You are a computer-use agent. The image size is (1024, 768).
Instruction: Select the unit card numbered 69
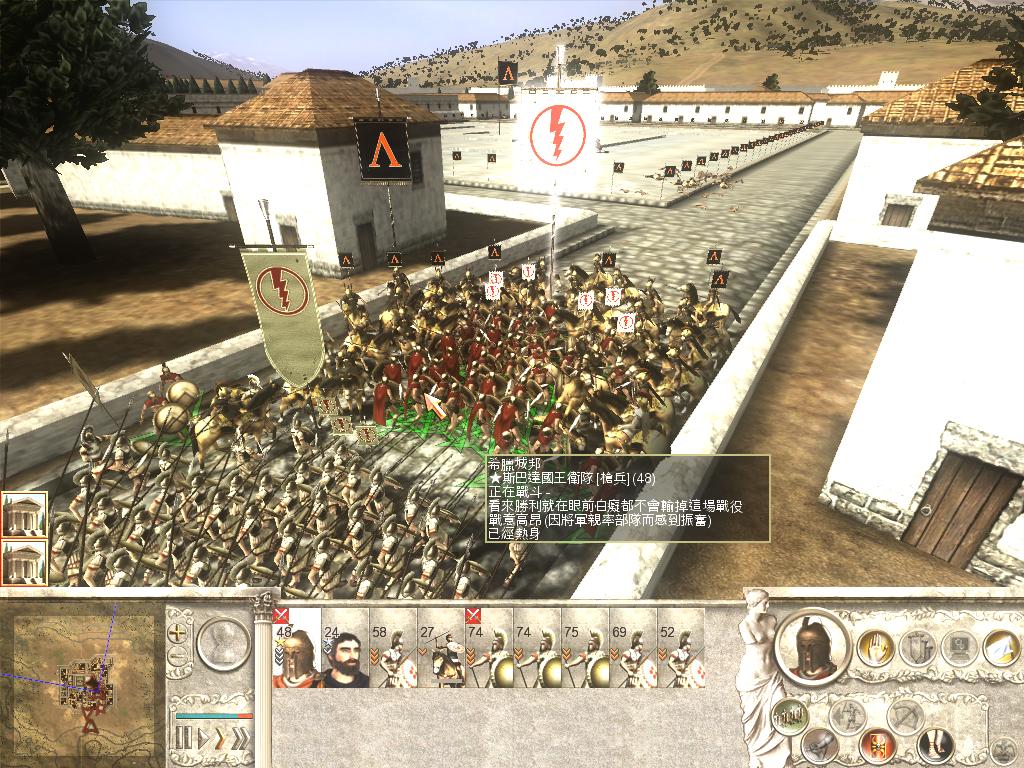pos(633,649)
